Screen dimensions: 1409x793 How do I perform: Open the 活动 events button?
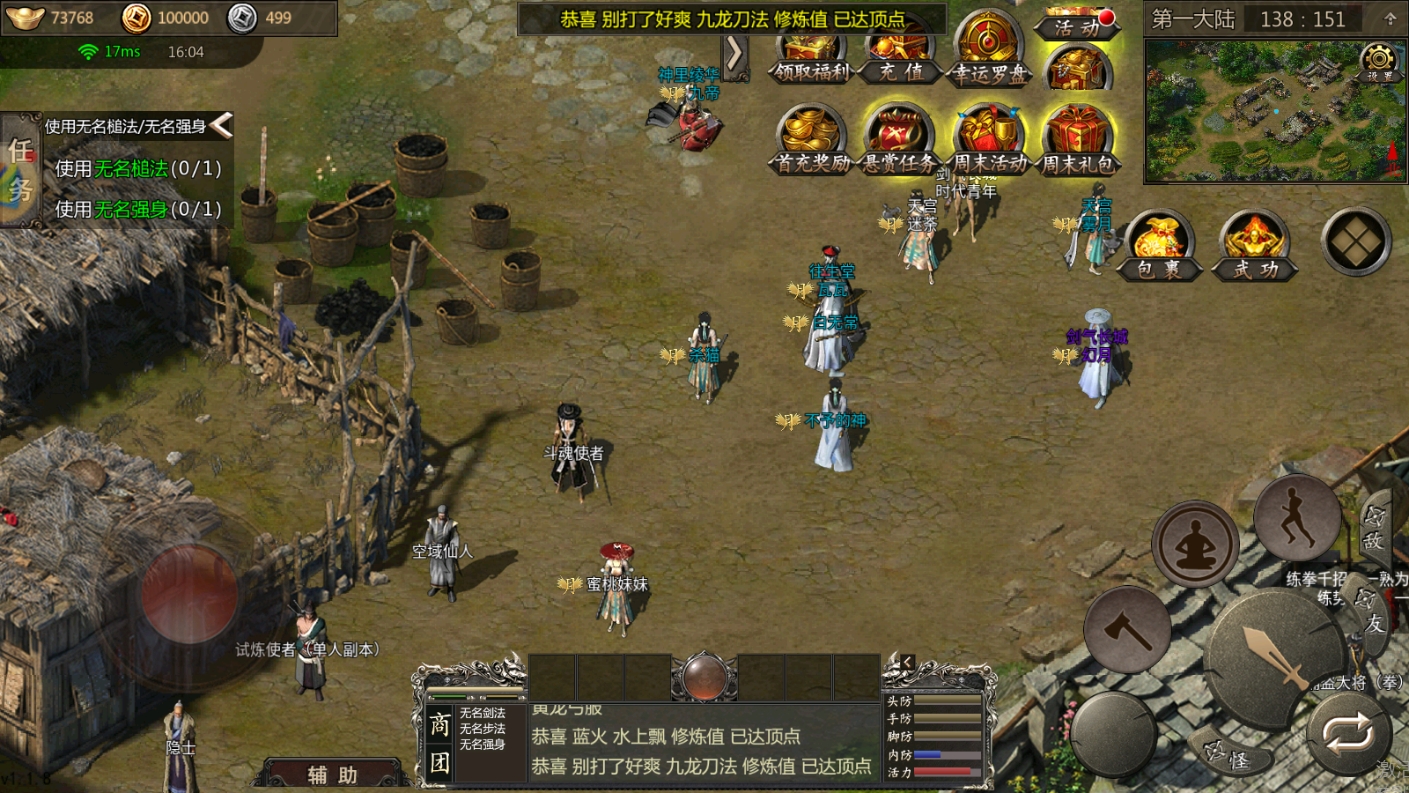pos(1076,25)
